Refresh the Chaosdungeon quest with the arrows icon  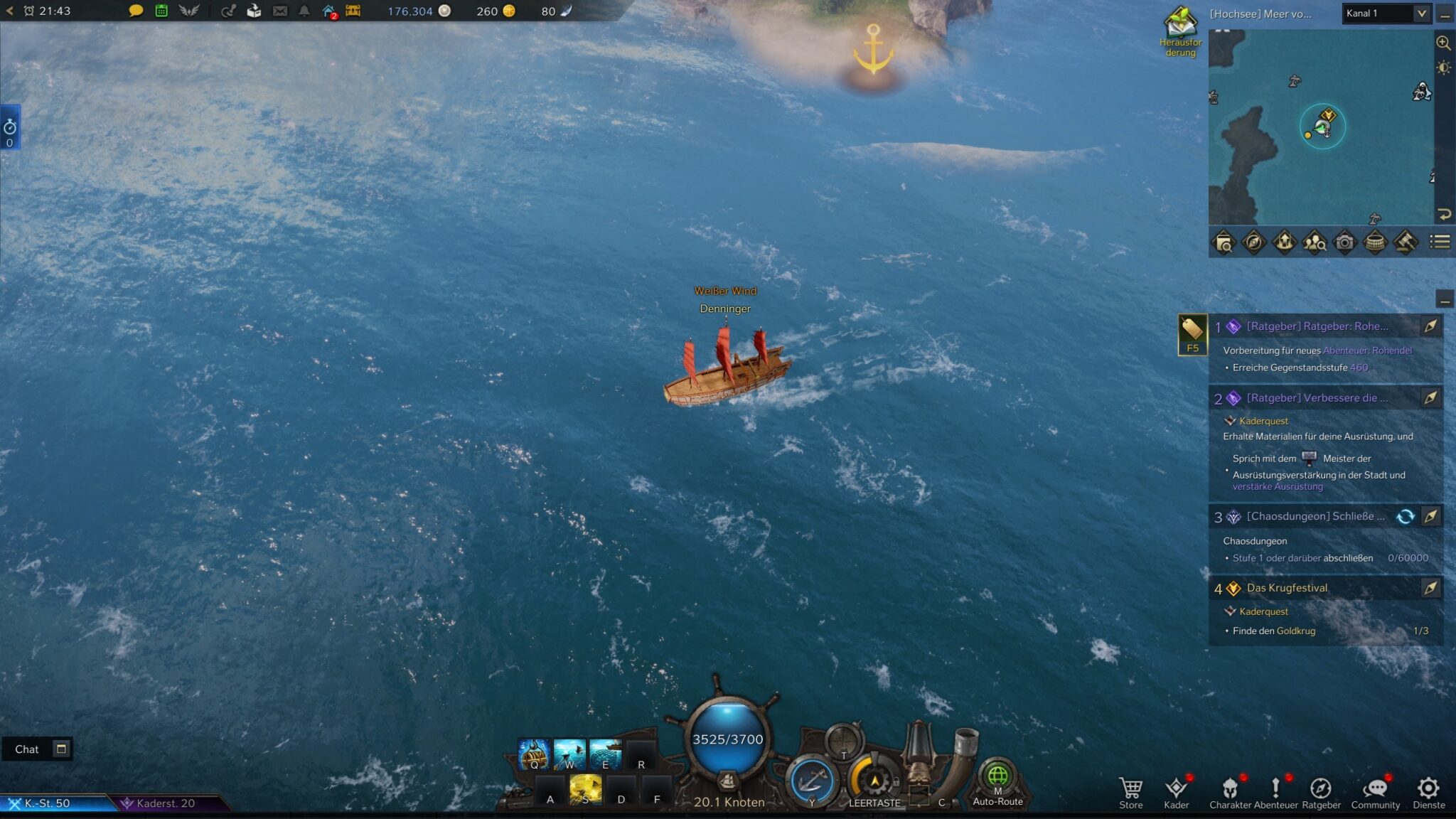point(1405,517)
